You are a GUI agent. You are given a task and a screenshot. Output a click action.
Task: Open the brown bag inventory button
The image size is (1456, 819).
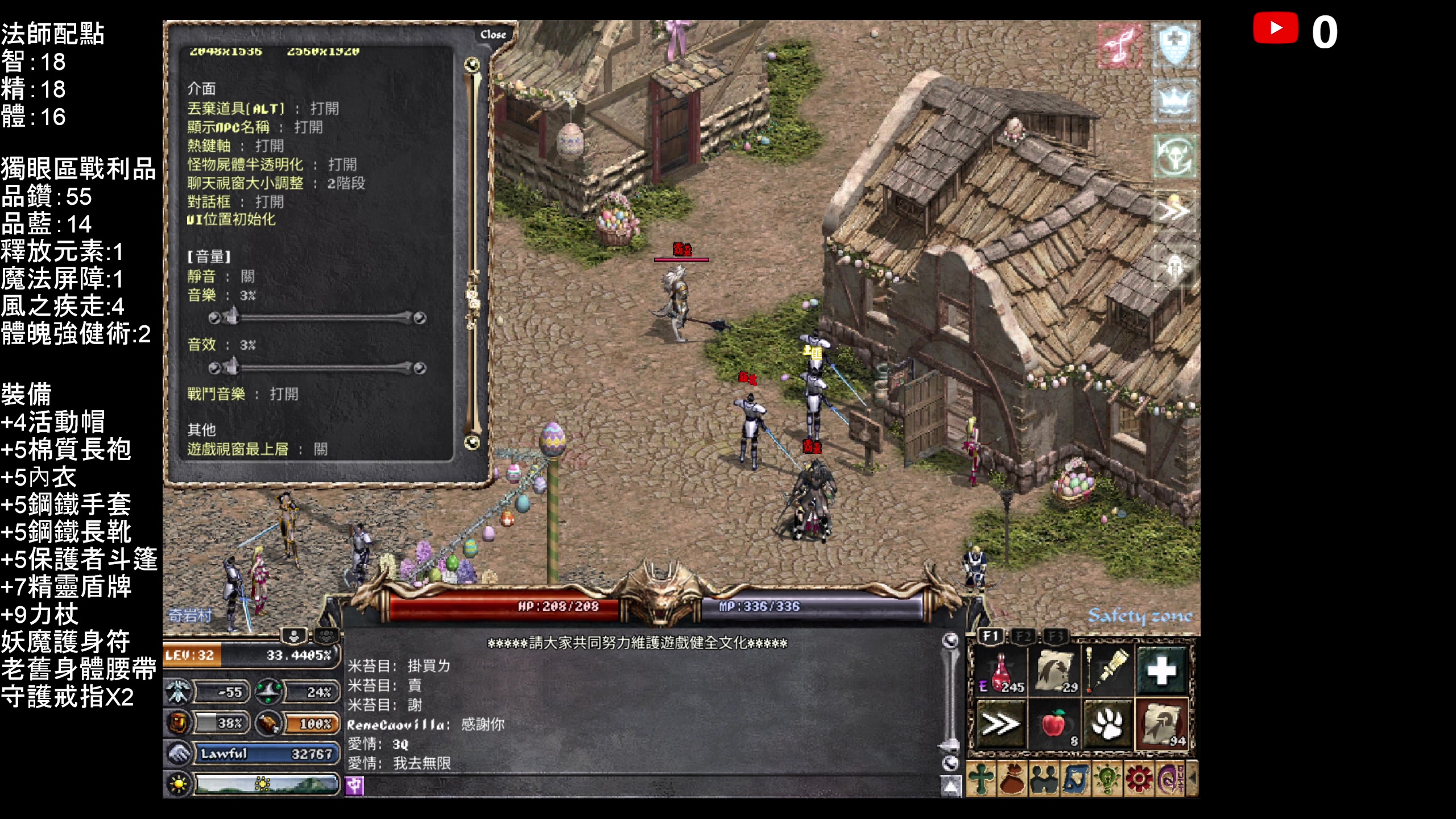[x=1012, y=779]
